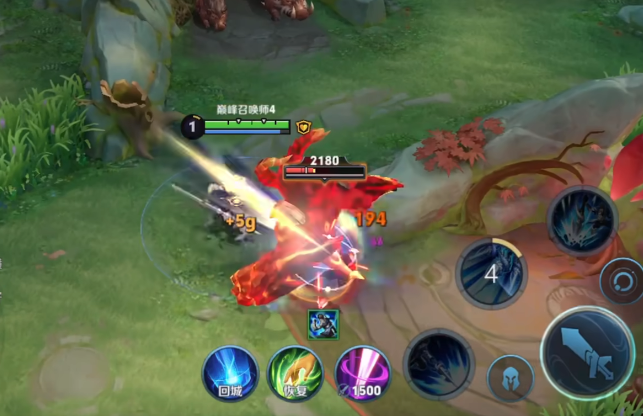Click the circular-arrow button above basic attack

[621, 280]
